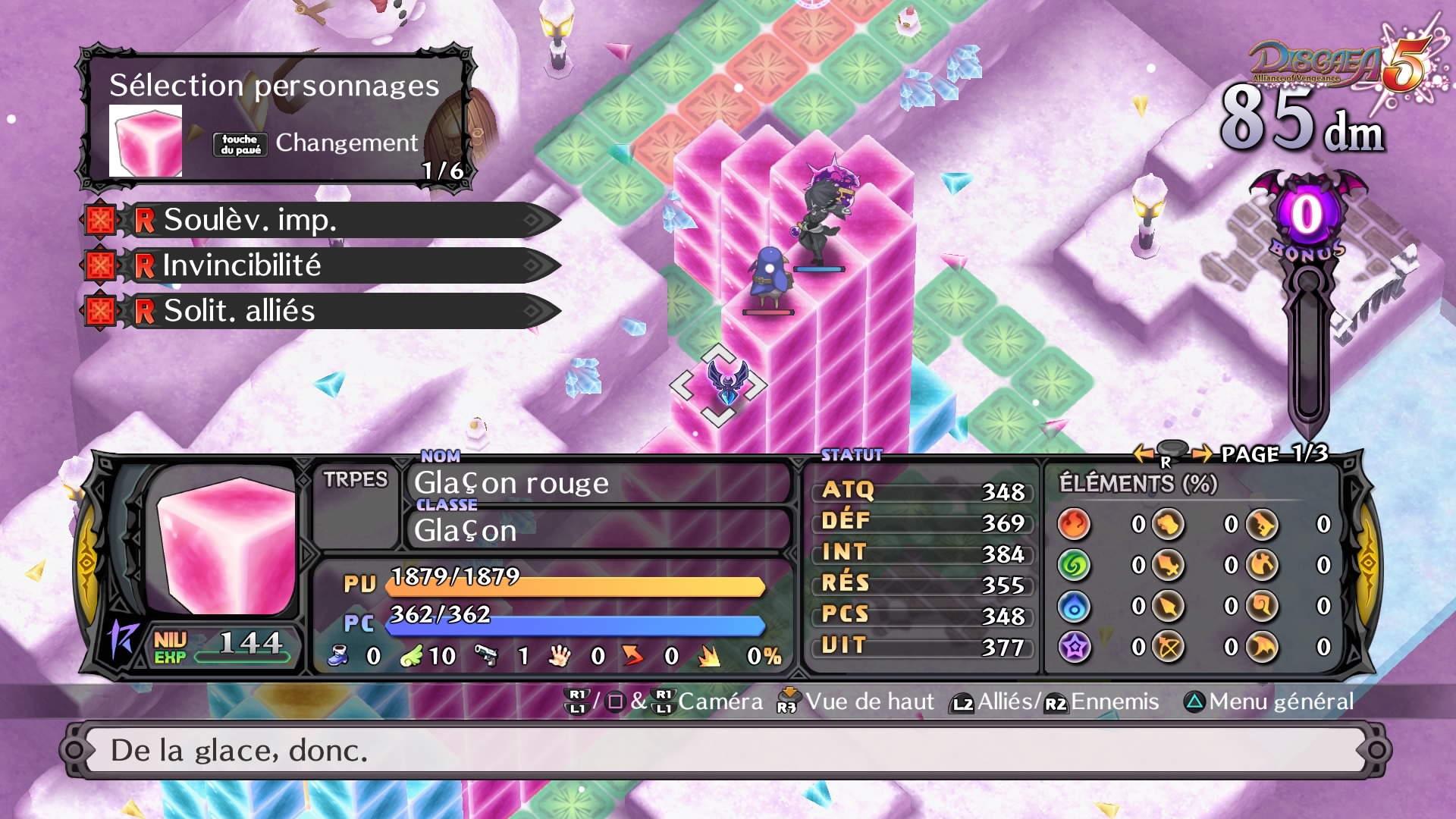Switch to next stats page
Viewport: 1456px width, 819px height.
pos(1200,455)
